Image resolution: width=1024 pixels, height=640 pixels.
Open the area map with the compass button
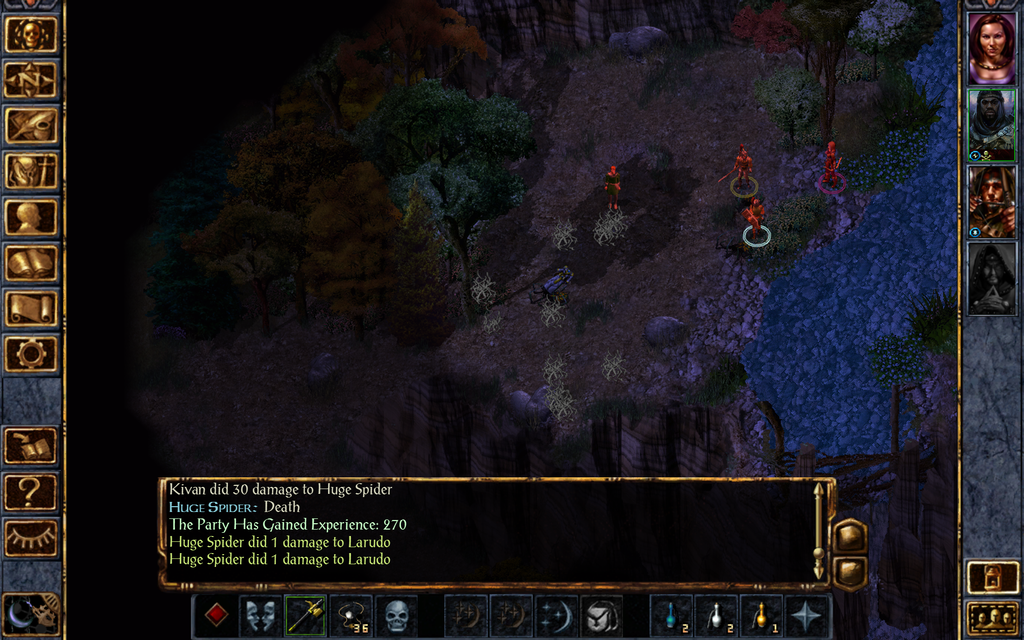pos(31,79)
